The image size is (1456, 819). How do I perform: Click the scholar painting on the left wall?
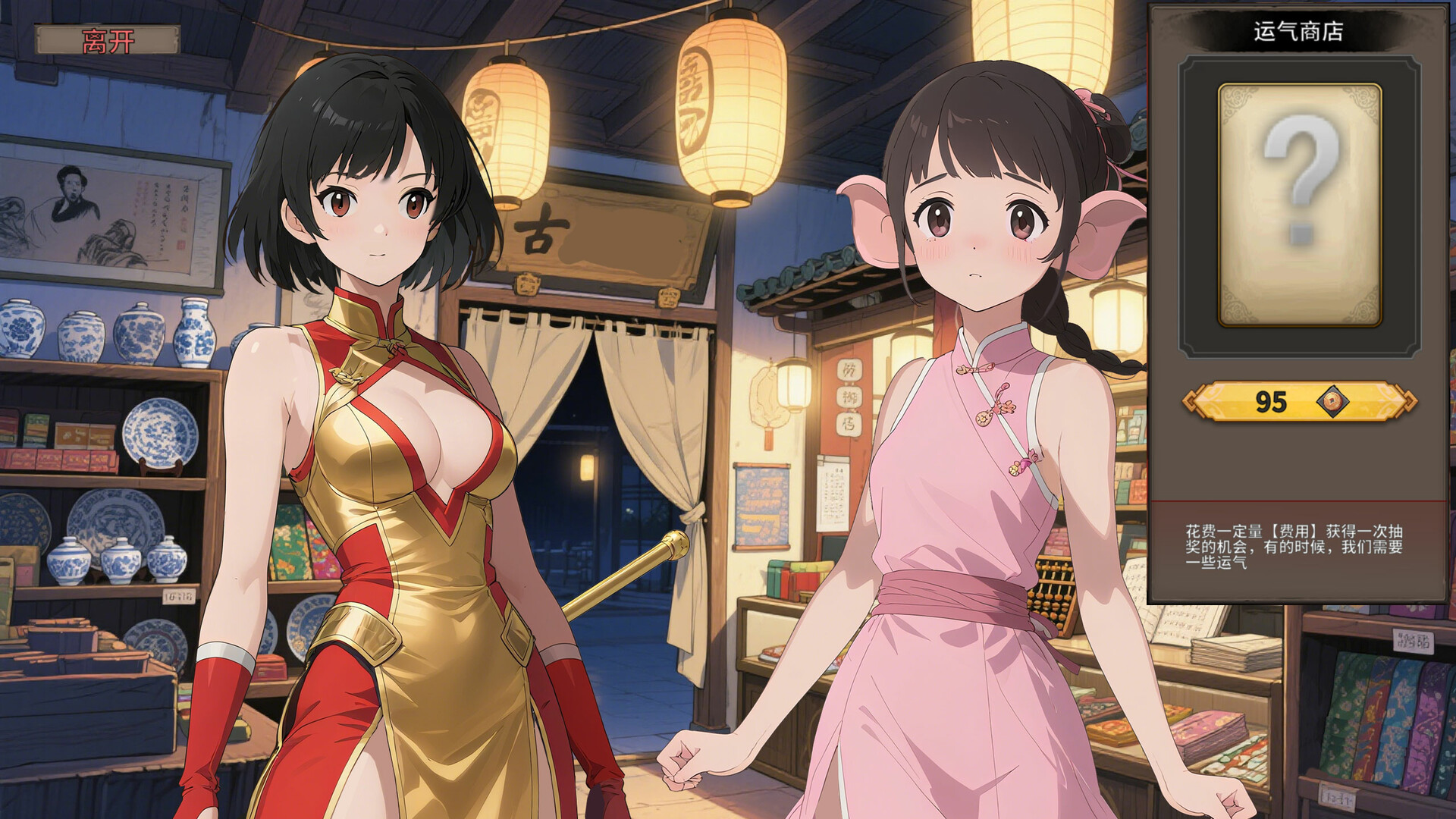coord(106,212)
